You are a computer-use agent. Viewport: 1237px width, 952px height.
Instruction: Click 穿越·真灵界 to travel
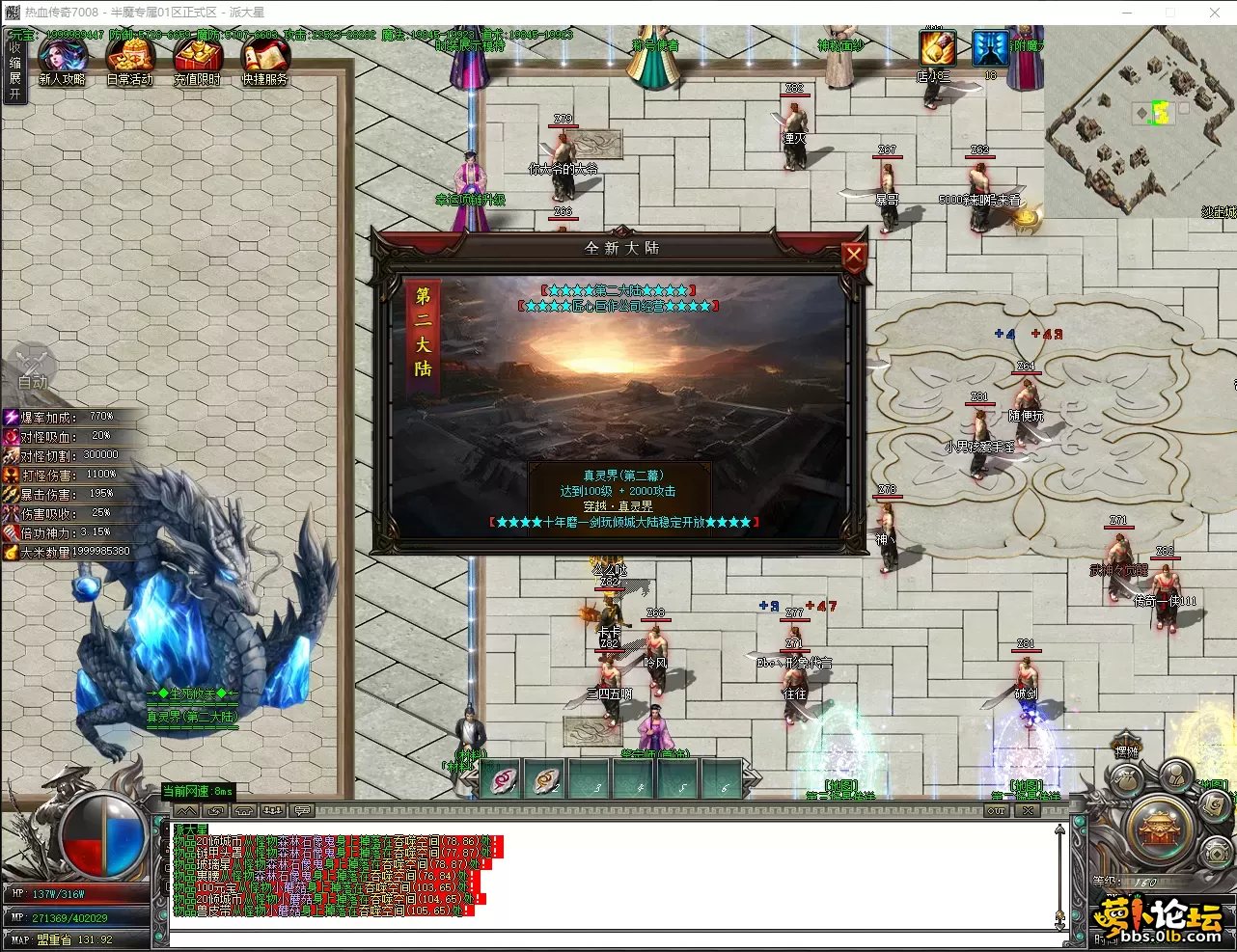(x=618, y=505)
